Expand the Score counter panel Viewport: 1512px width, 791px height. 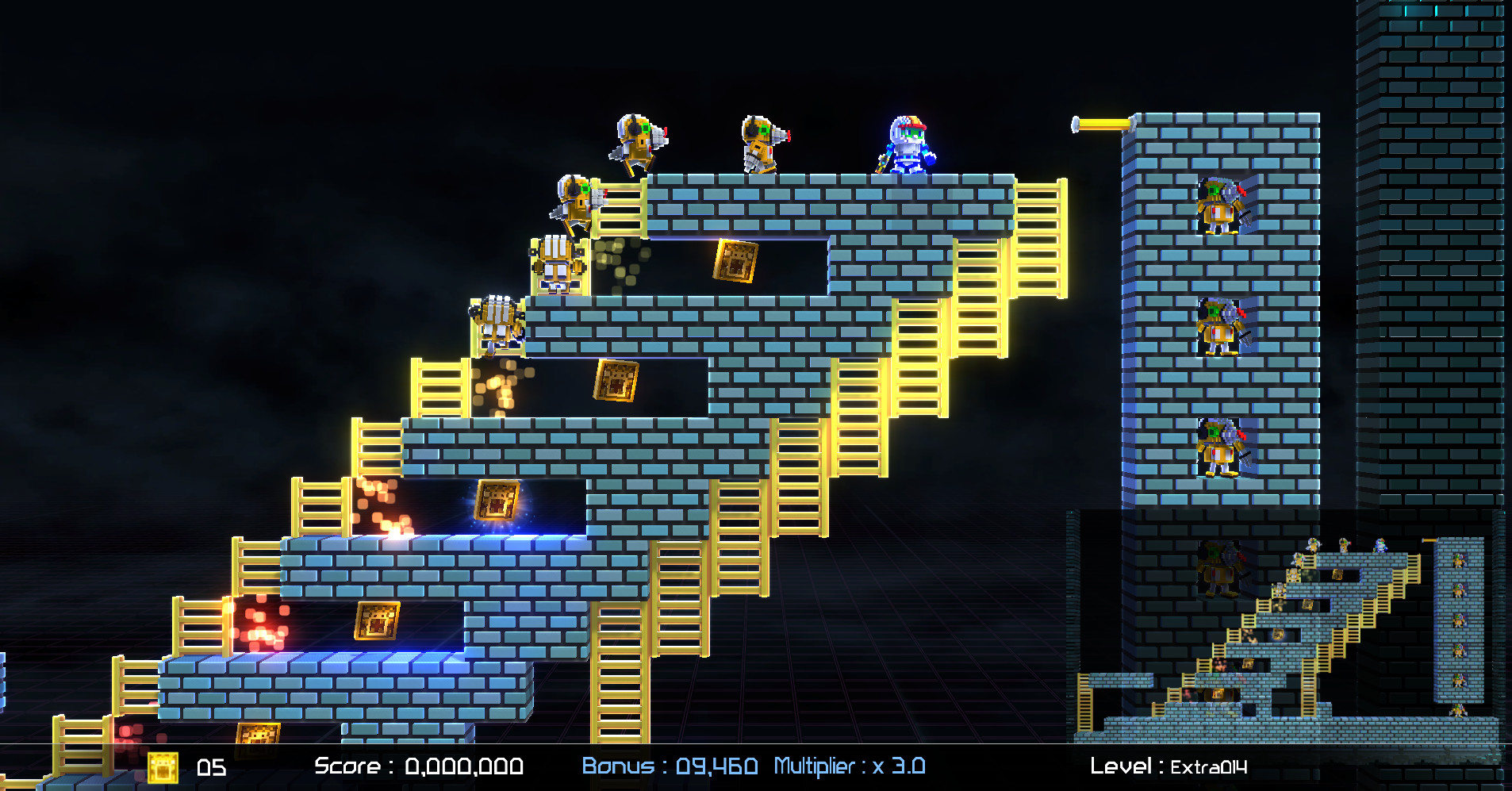(x=419, y=766)
